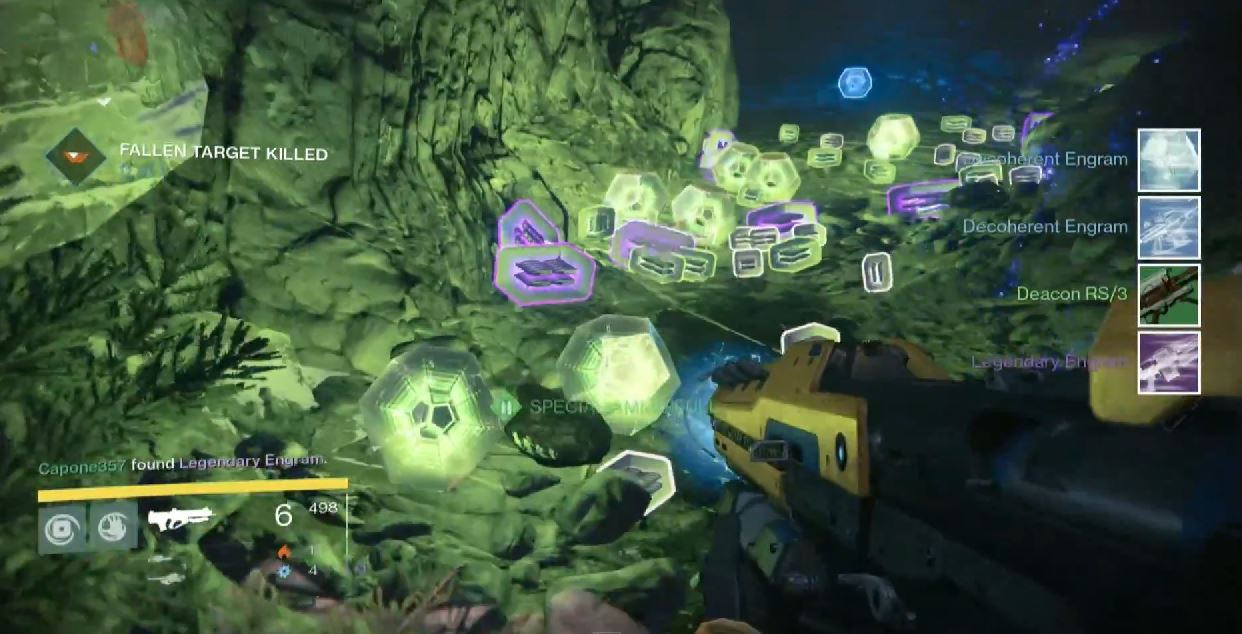Select the grenade ability icon
Image resolution: width=1242 pixels, height=634 pixels.
[x=62, y=527]
